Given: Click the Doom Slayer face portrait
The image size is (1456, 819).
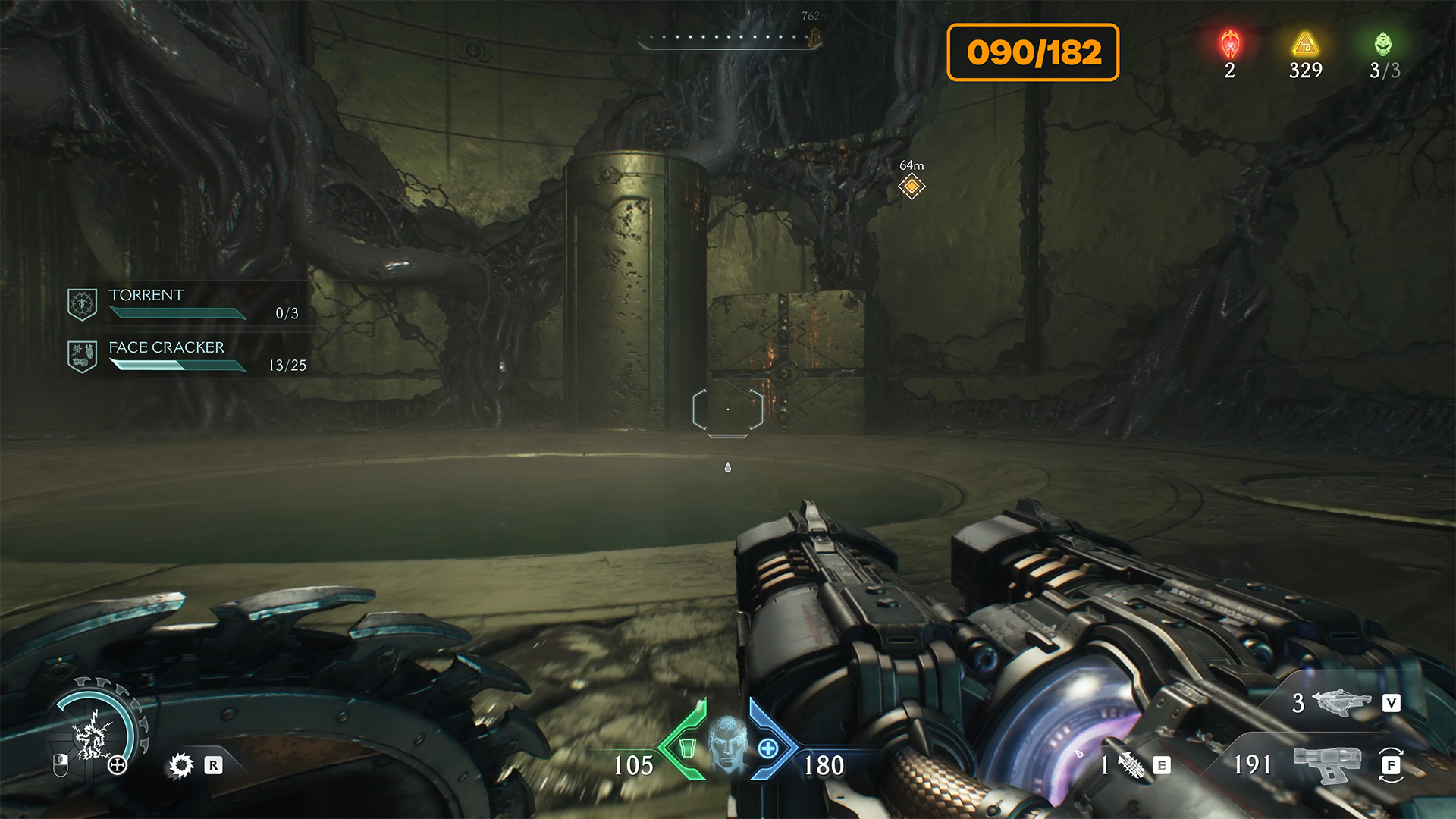Looking at the screenshot, I should (x=727, y=743).
